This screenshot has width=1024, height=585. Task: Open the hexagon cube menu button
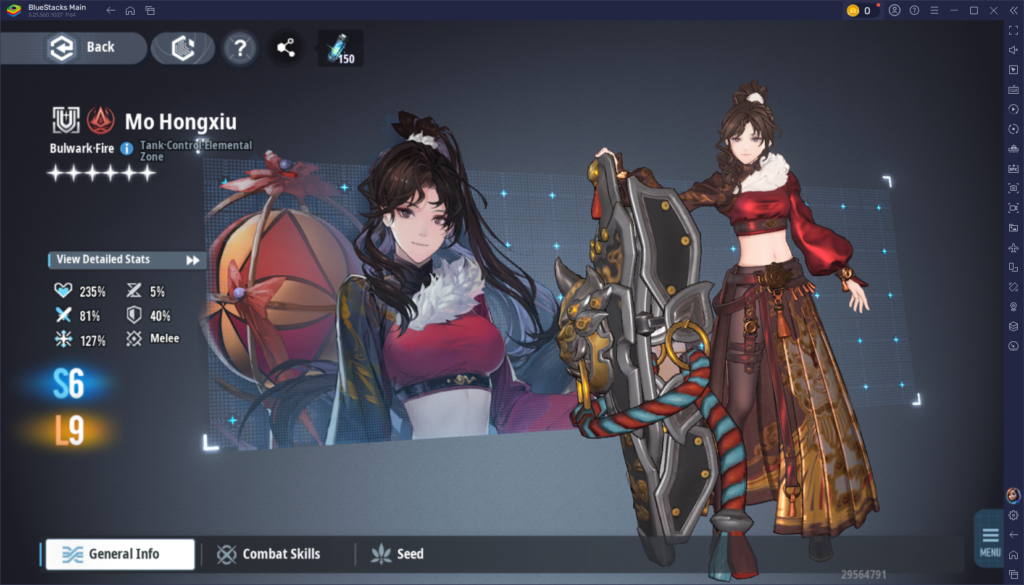[x=182, y=48]
